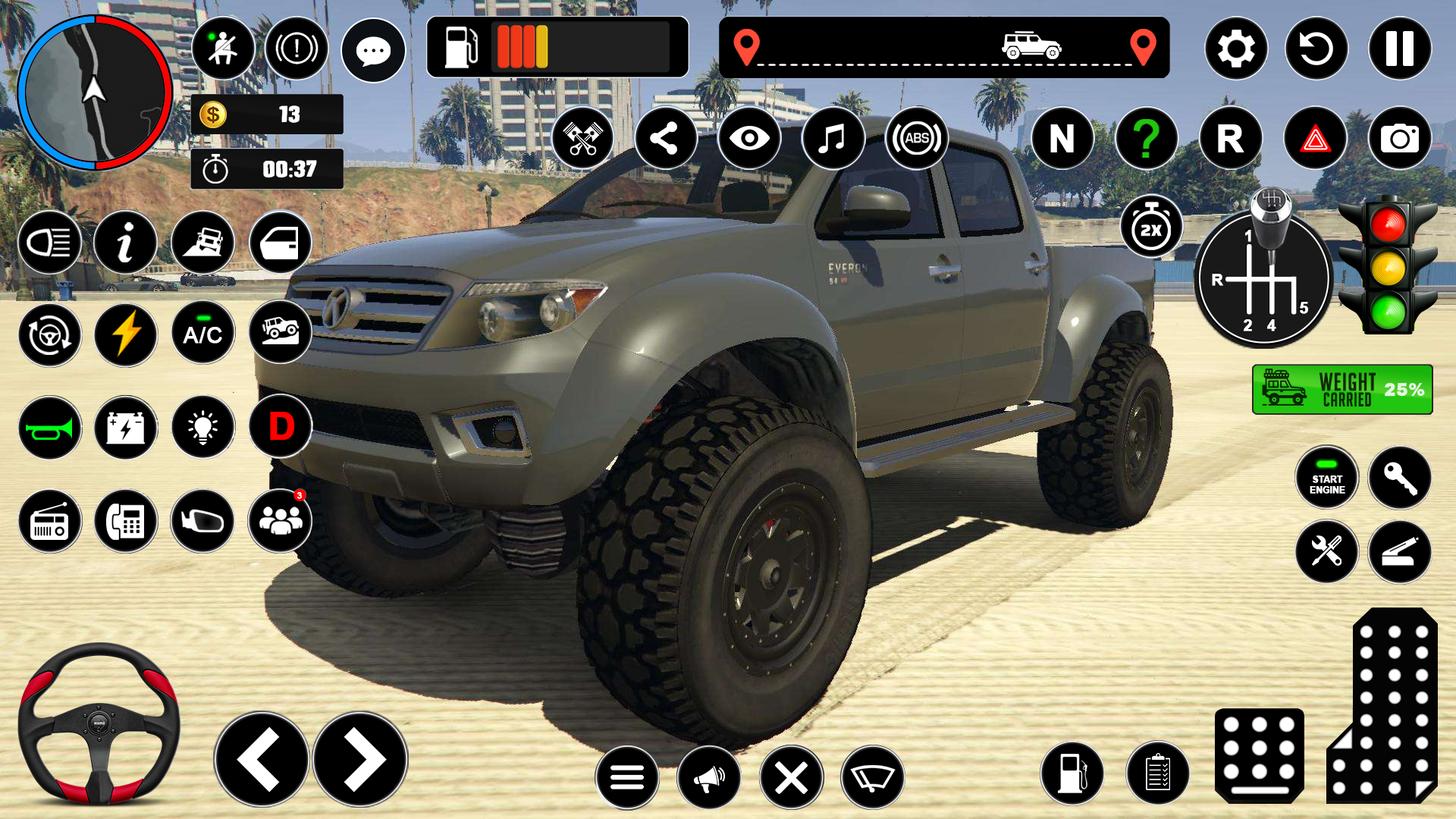Toggle the A/C button
Image resolution: width=1456 pixels, height=819 pixels.
click(x=202, y=334)
